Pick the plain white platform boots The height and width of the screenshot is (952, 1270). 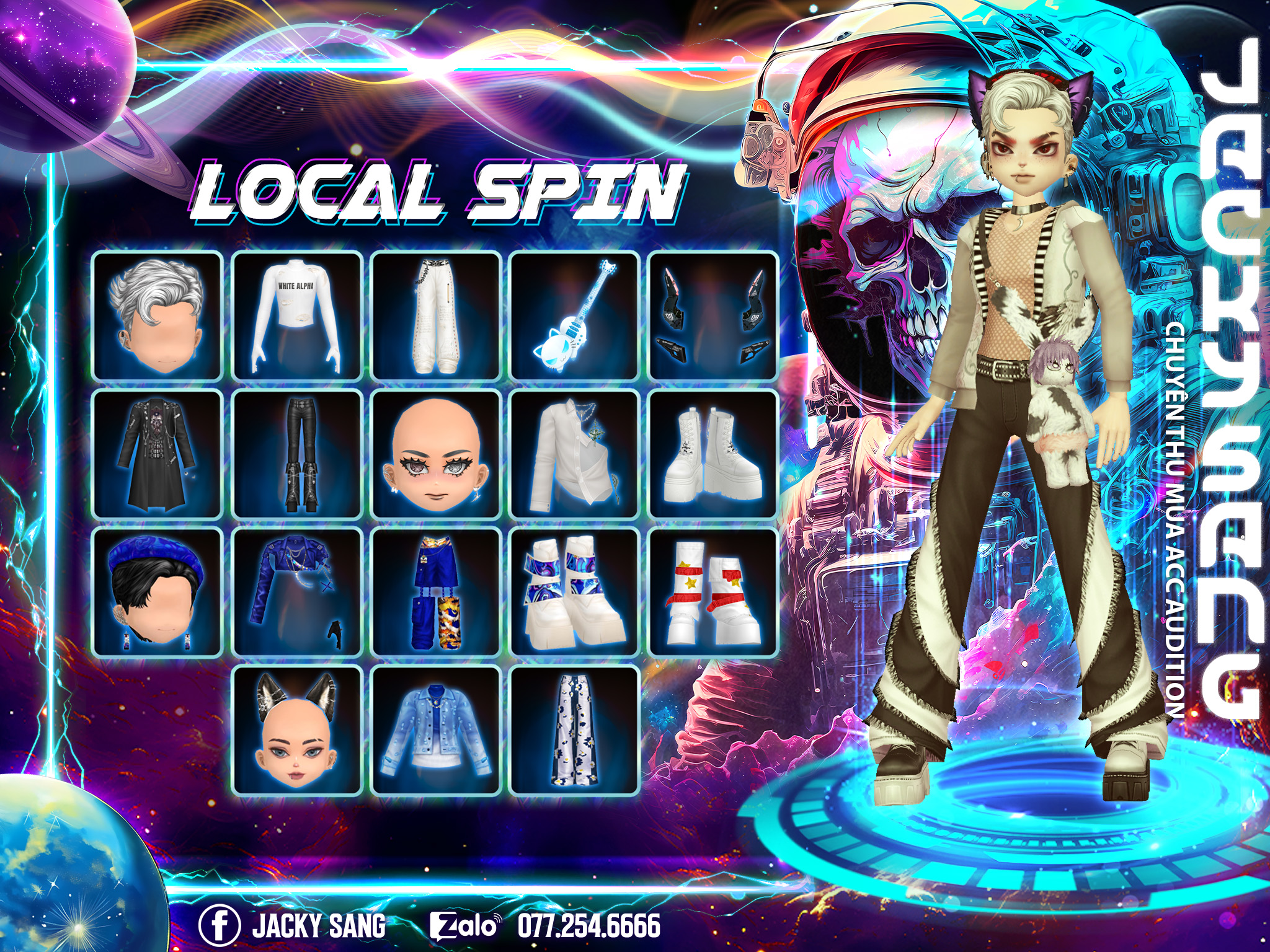(x=714, y=454)
